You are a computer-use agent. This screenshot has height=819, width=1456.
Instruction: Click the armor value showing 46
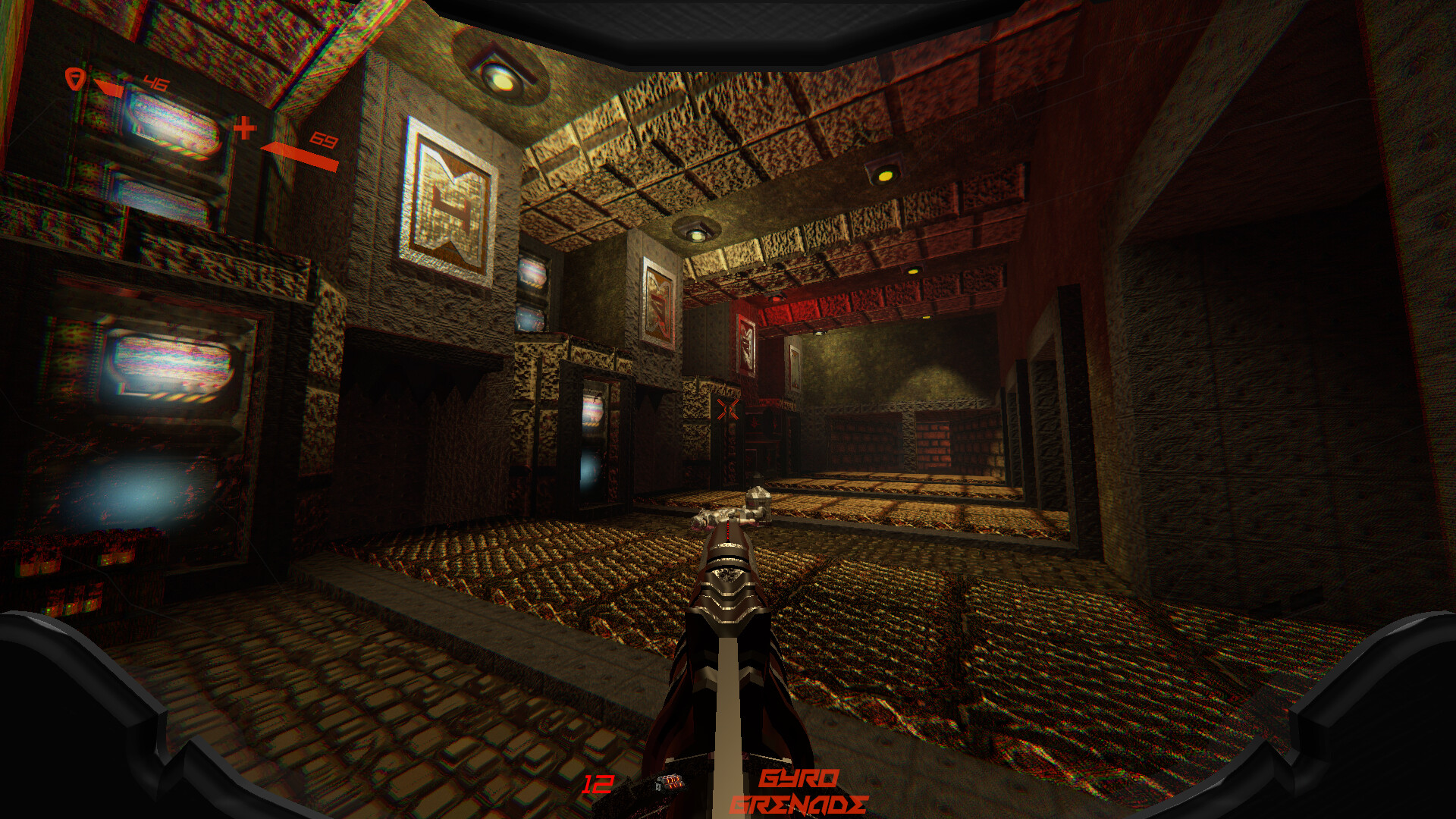155,82
